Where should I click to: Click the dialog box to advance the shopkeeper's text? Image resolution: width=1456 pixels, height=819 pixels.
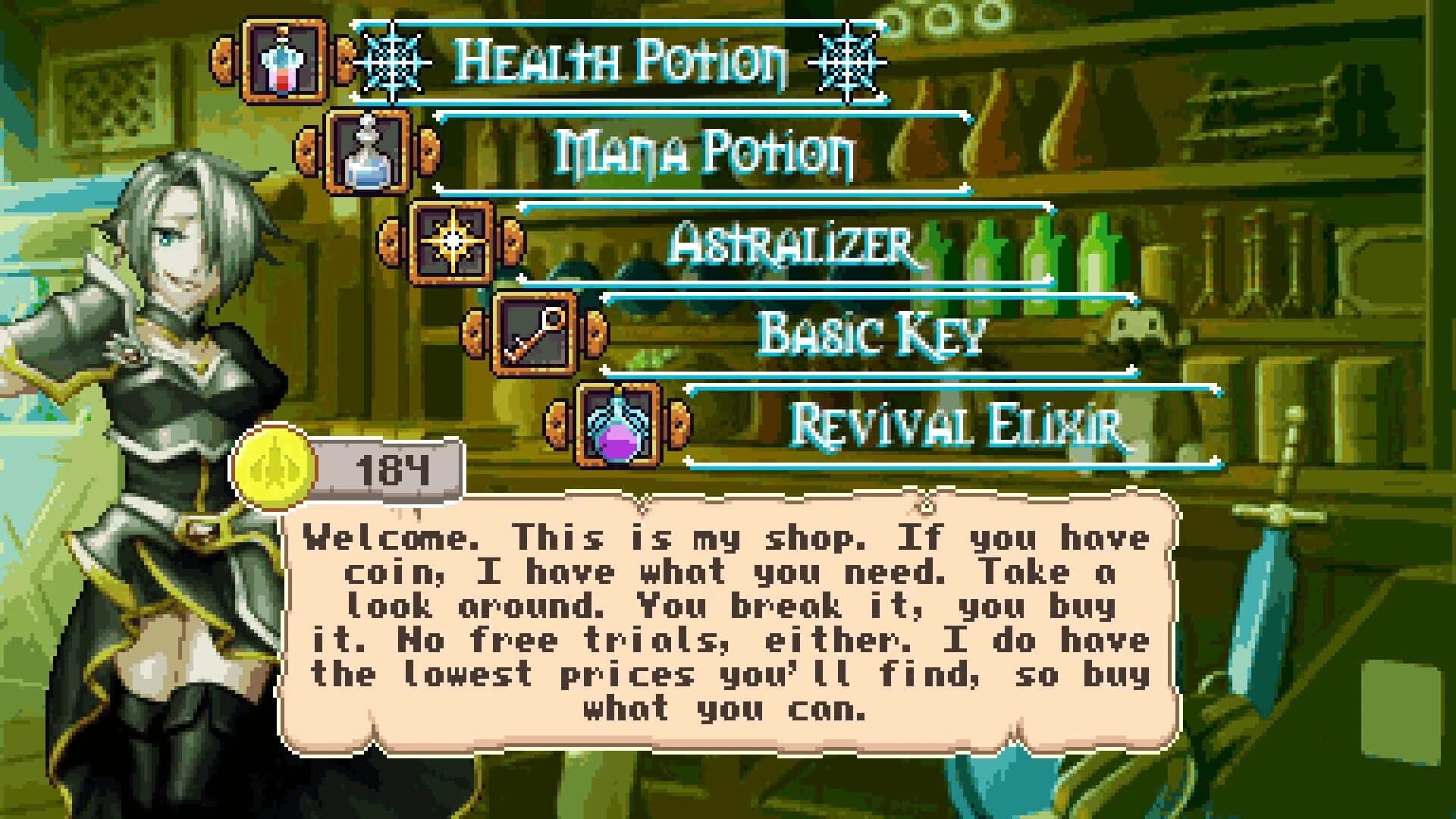pyautogui.click(x=724, y=622)
